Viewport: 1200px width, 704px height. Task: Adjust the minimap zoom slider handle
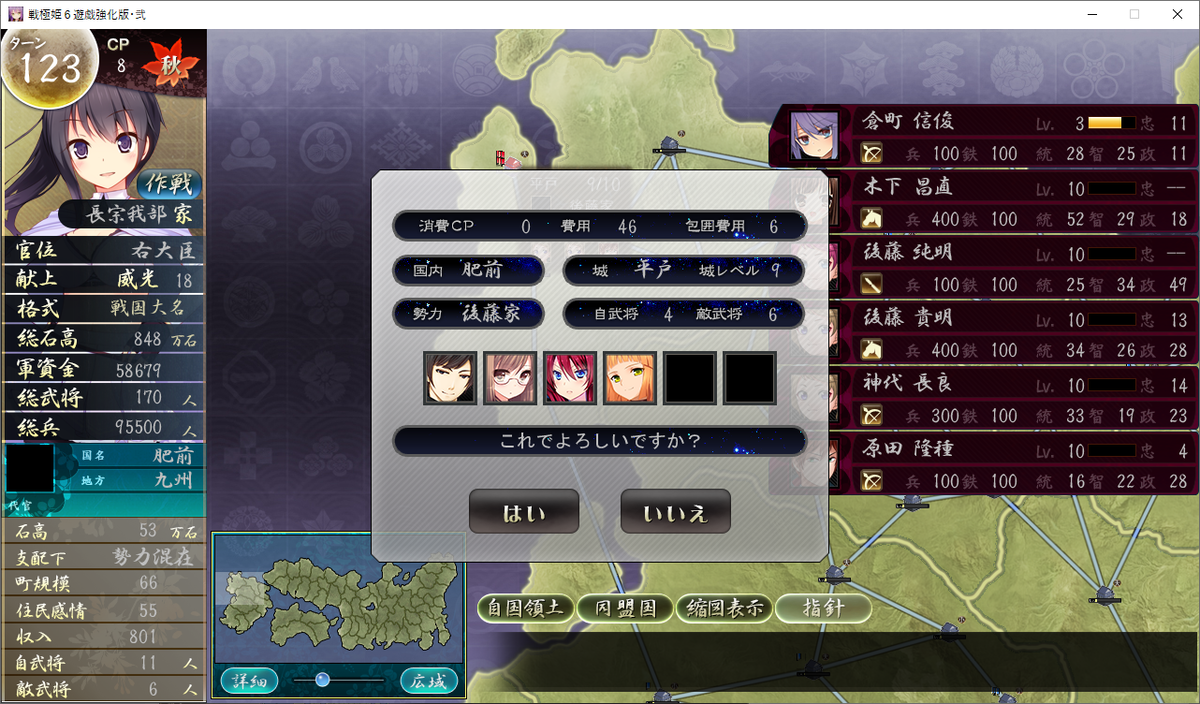[x=322, y=680]
